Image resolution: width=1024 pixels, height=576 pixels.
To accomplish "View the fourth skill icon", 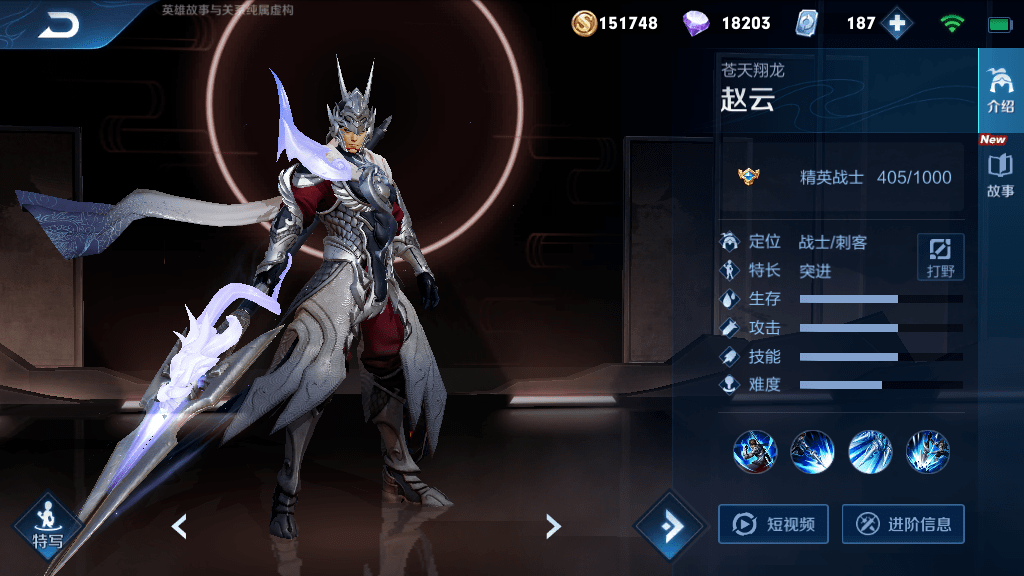I will coord(928,452).
